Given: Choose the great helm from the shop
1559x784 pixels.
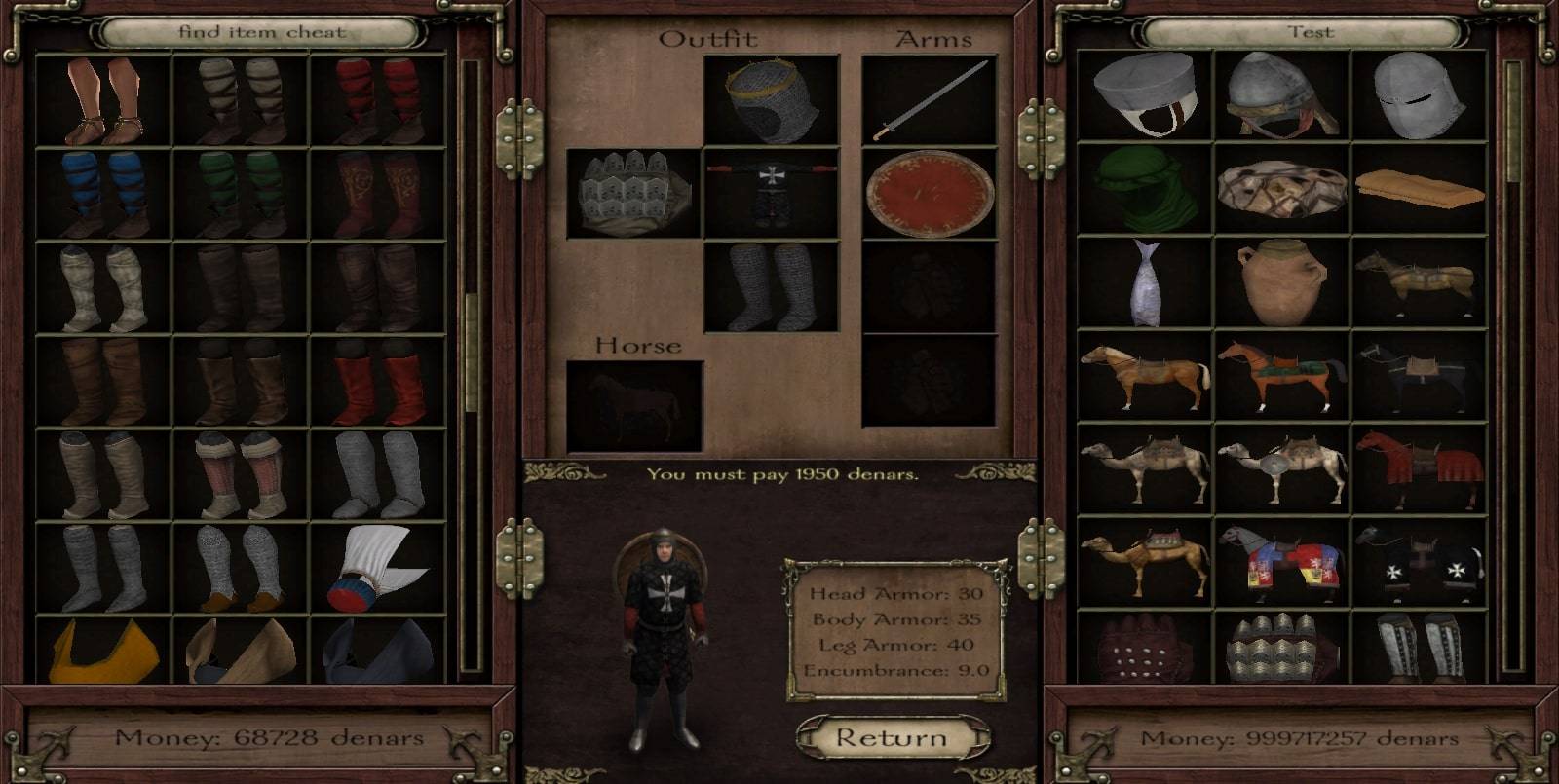Looking at the screenshot, I should pos(1419,95).
